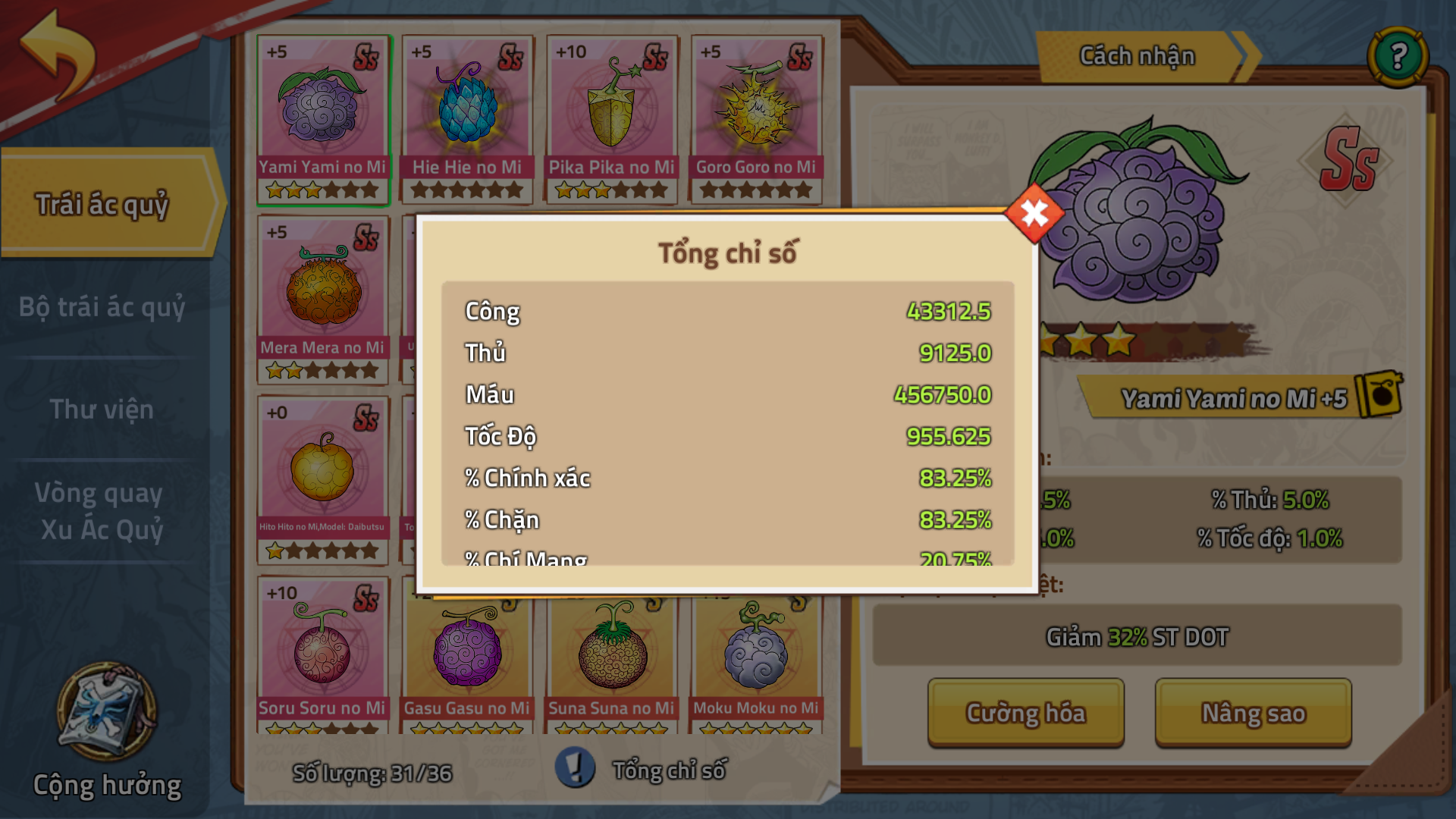Screen dimensions: 1456x819
Task: Open the Thư viện tab
Action: click(x=102, y=409)
